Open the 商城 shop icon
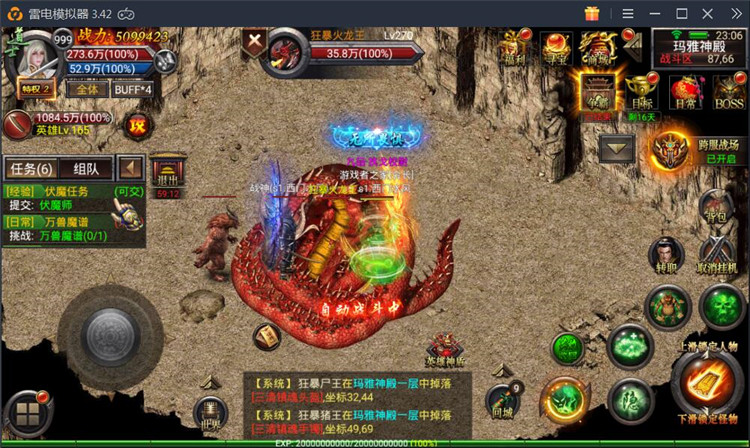This screenshot has width=750, height=448. pos(597,45)
